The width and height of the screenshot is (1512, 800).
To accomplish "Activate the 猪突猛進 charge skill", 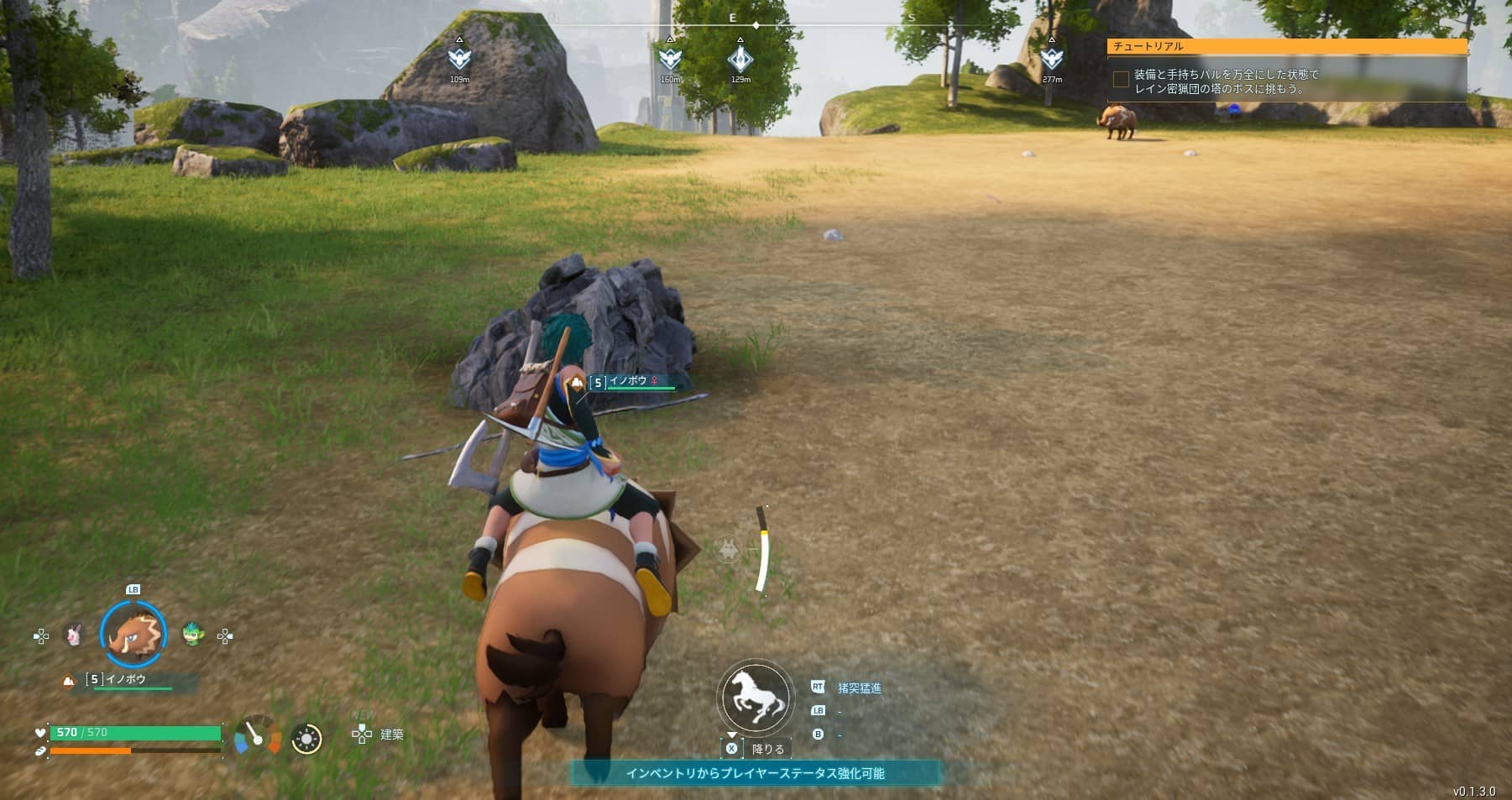I will click(859, 688).
